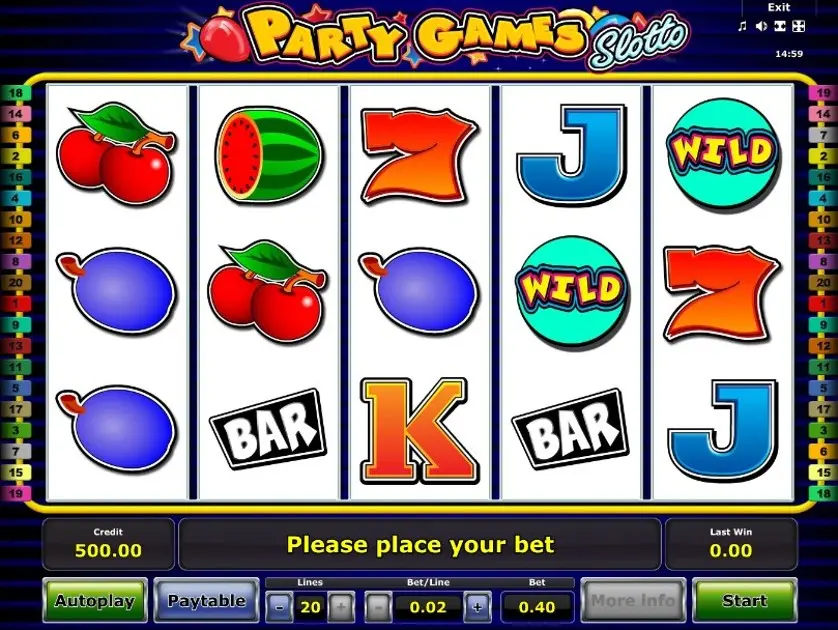Lower the Bet/Line amount
Screen dimensions: 838x630
377,606
